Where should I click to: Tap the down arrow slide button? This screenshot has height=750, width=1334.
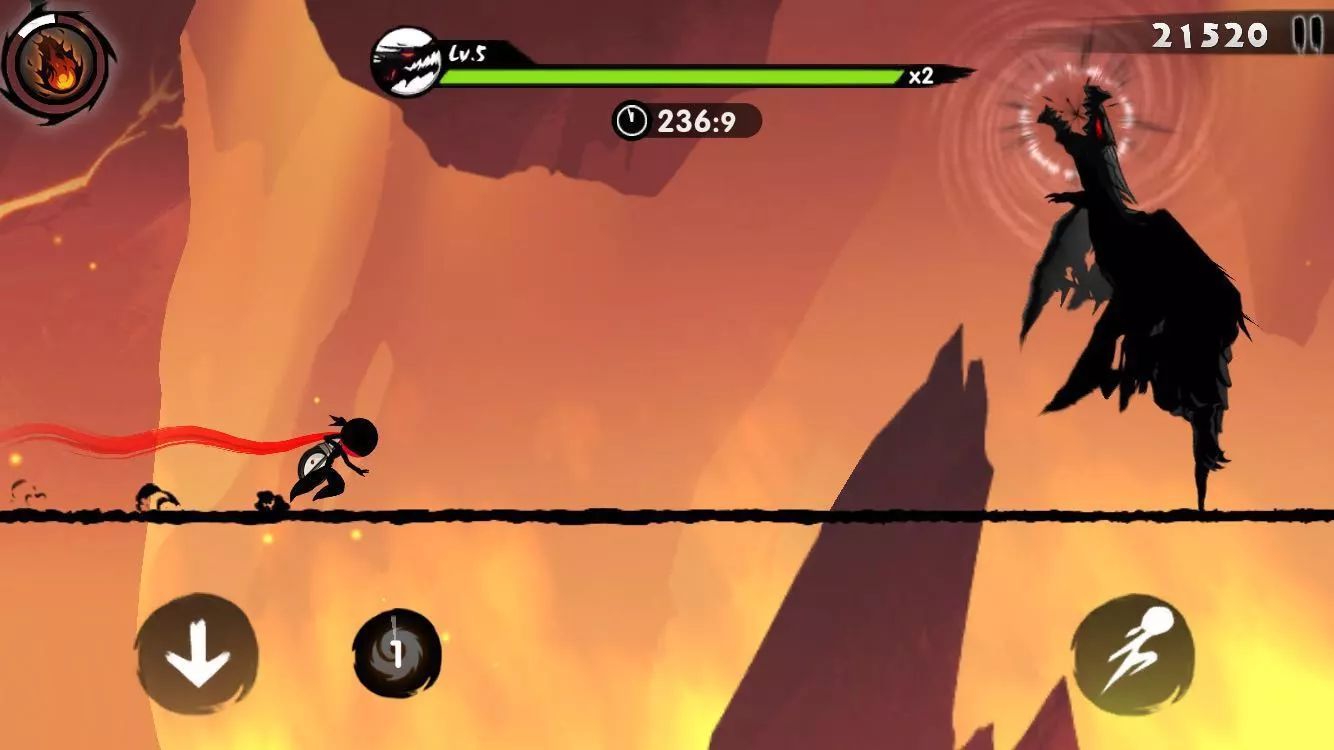[x=197, y=654]
